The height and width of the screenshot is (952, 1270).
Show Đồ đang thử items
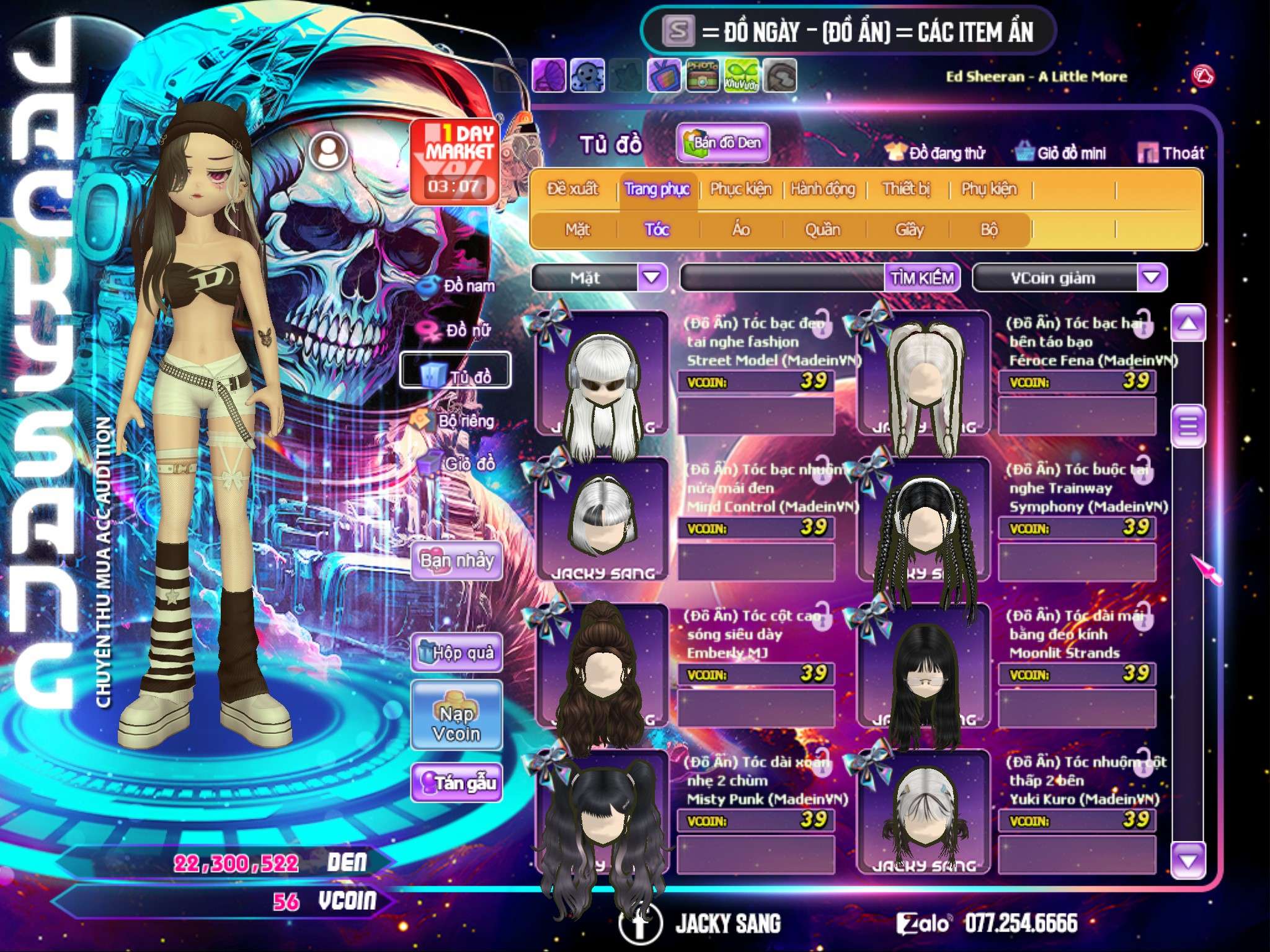935,153
